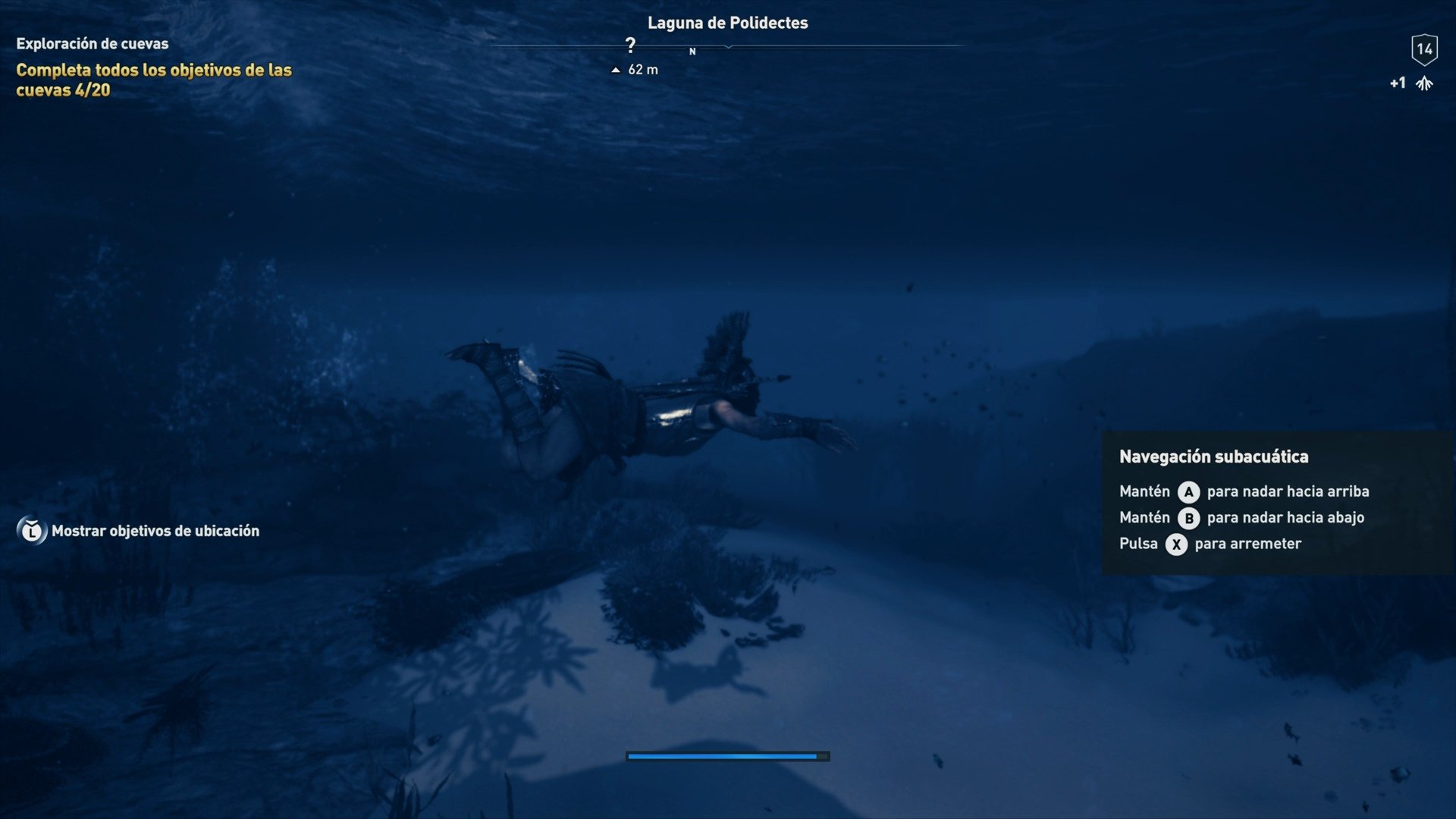Toggle Mostrar objetivos de ubicación
1456x819 pixels.
pyautogui.click(x=154, y=531)
